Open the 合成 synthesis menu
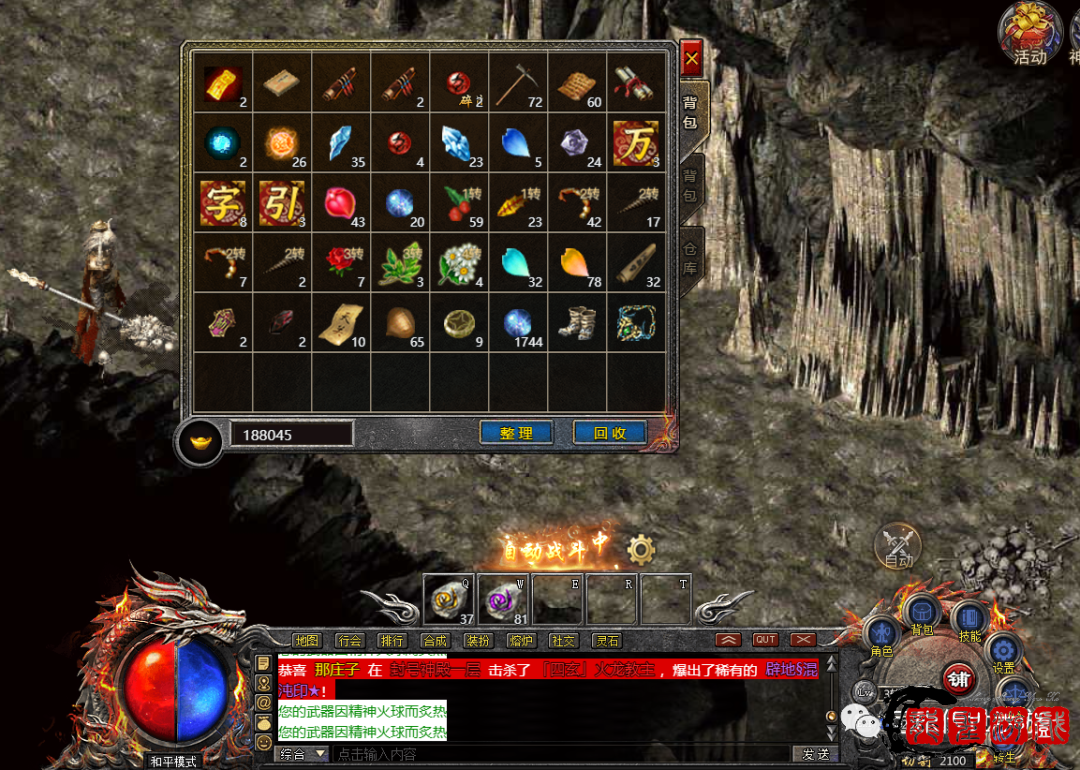 tap(435, 640)
